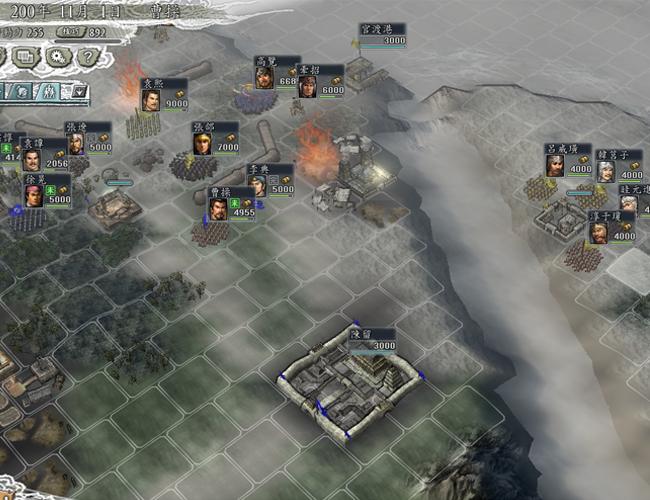Viewport: 650px width, 500px height.
Task: Select Yuan Xi's unit with 9000 troops
Action: 149,100
